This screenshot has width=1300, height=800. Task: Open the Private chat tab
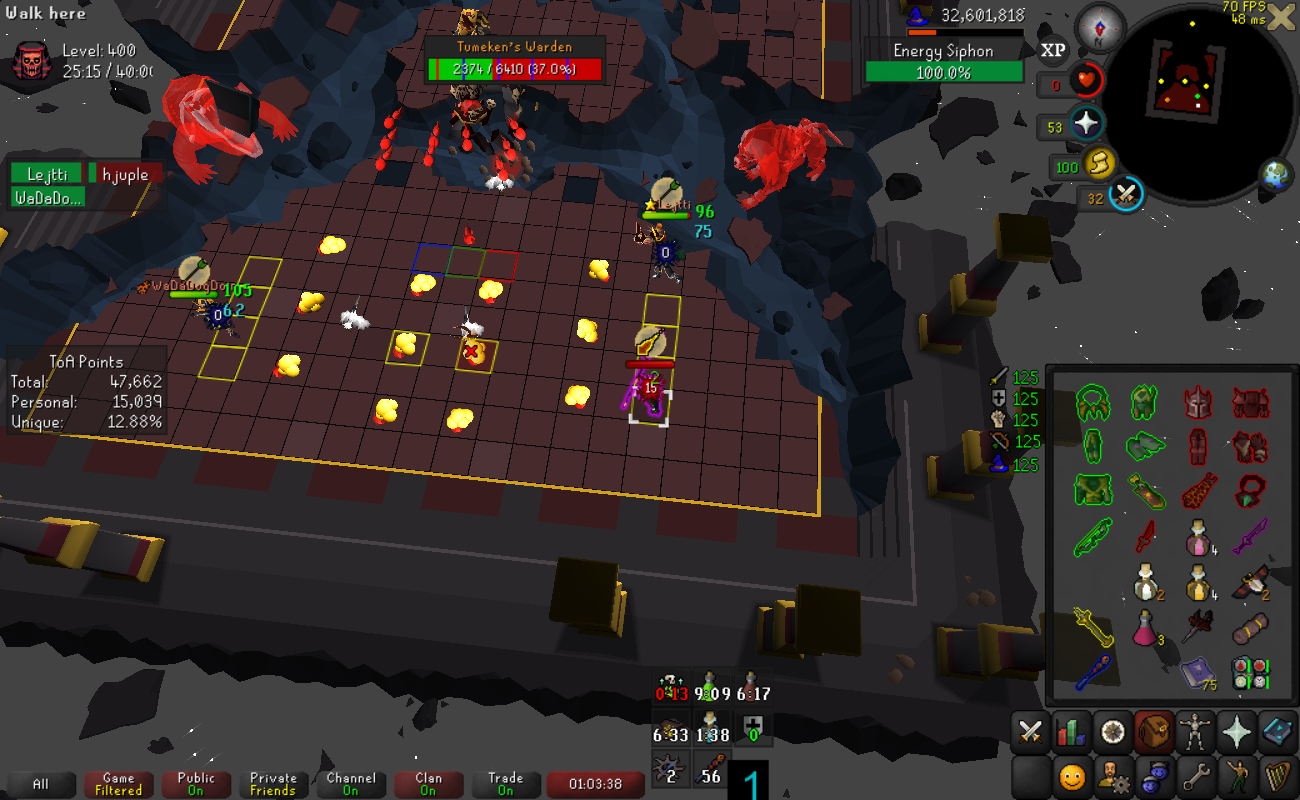coord(273,784)
